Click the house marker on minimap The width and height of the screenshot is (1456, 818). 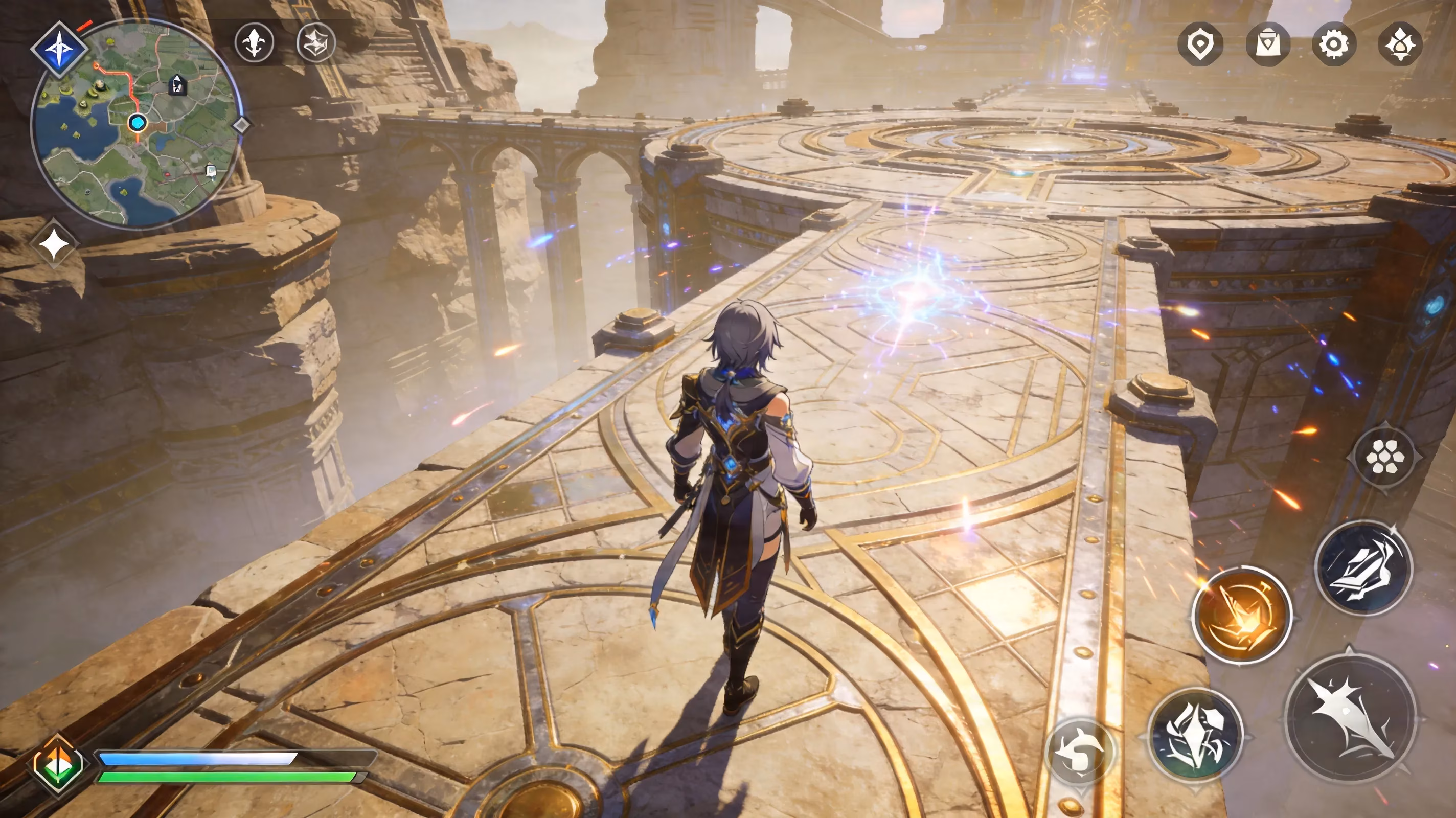point(177,85)
